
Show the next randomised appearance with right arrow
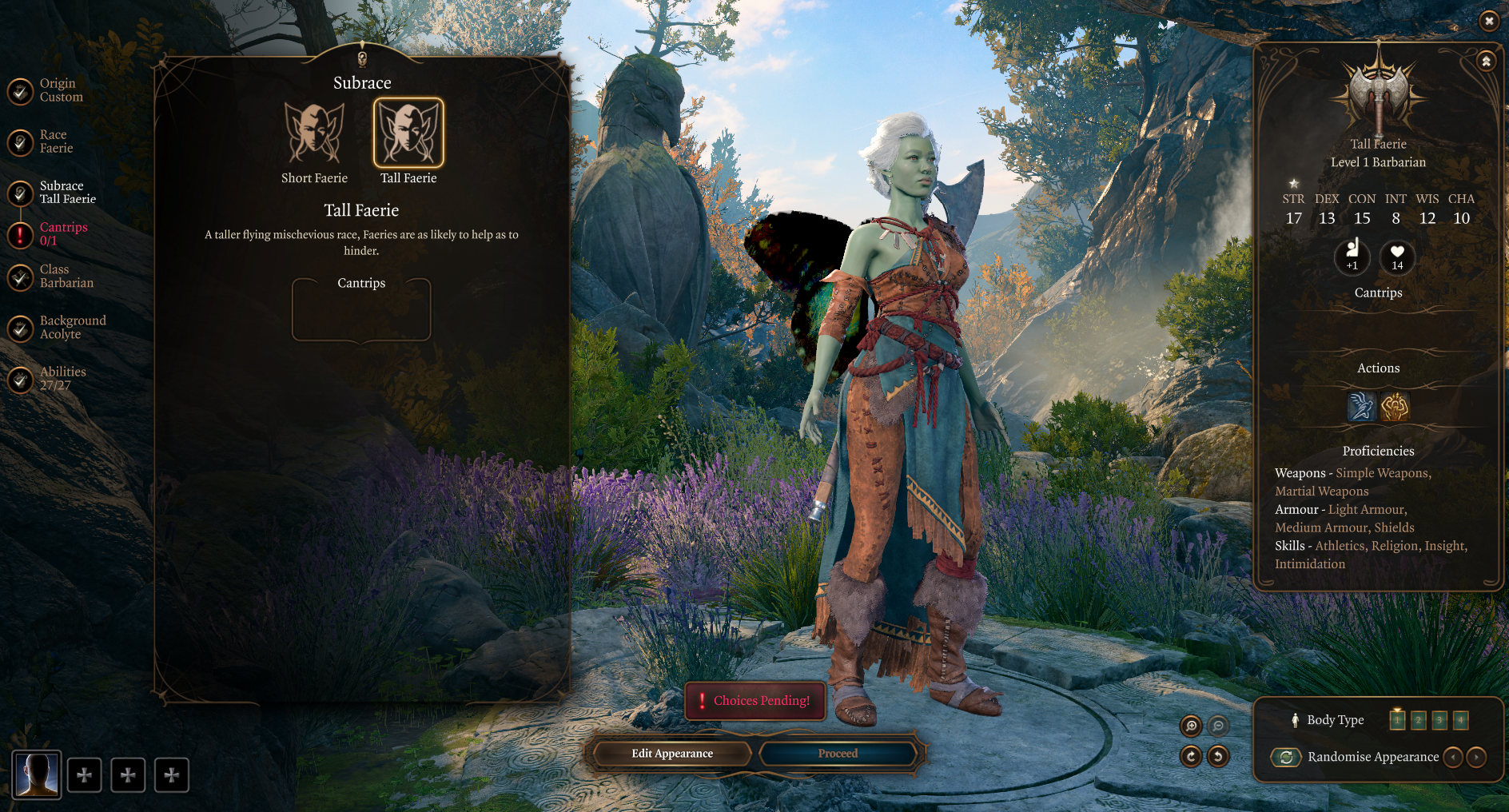click(x=1476, y=757)
